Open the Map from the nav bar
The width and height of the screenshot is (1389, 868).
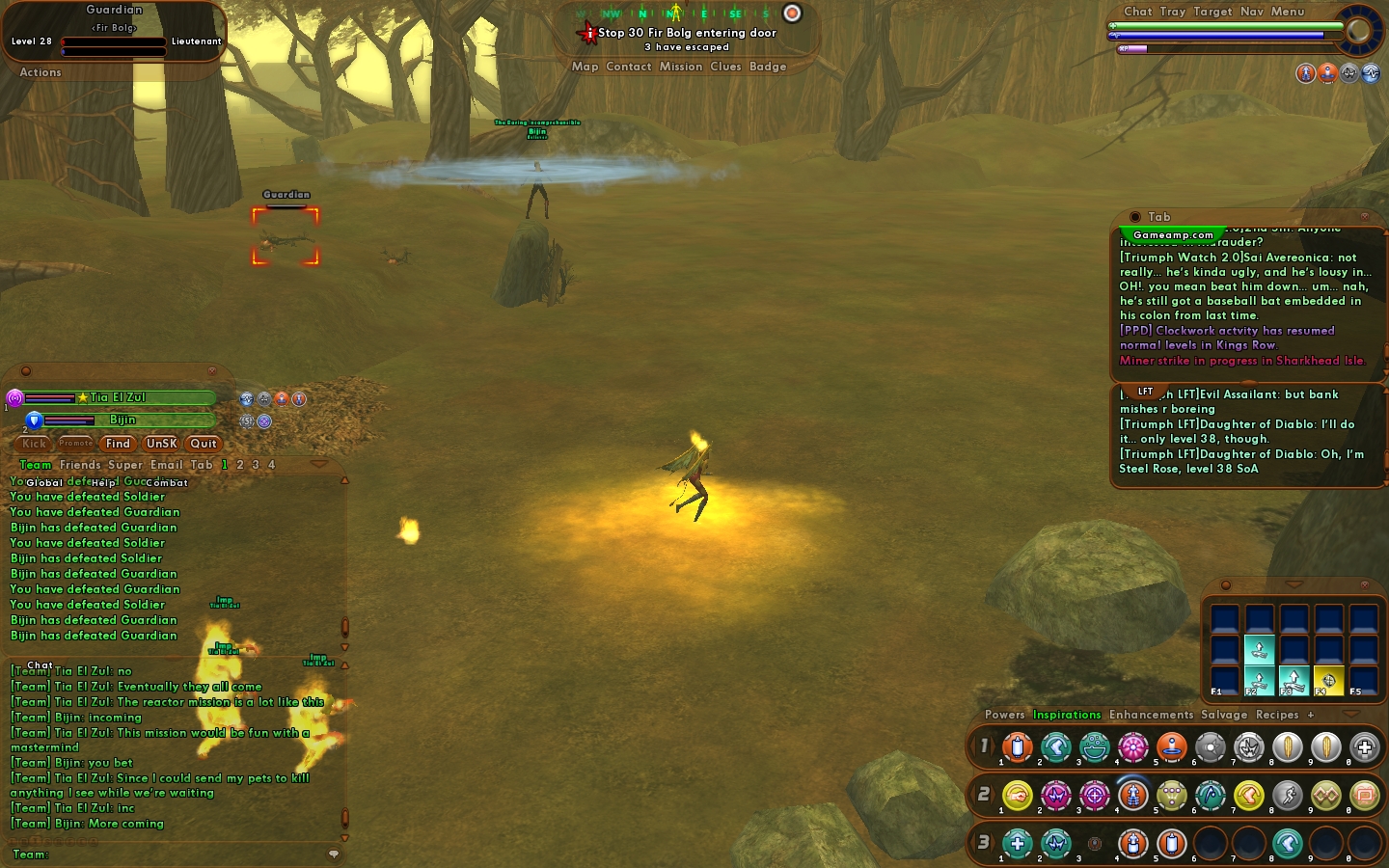click(x=585, y=67)
